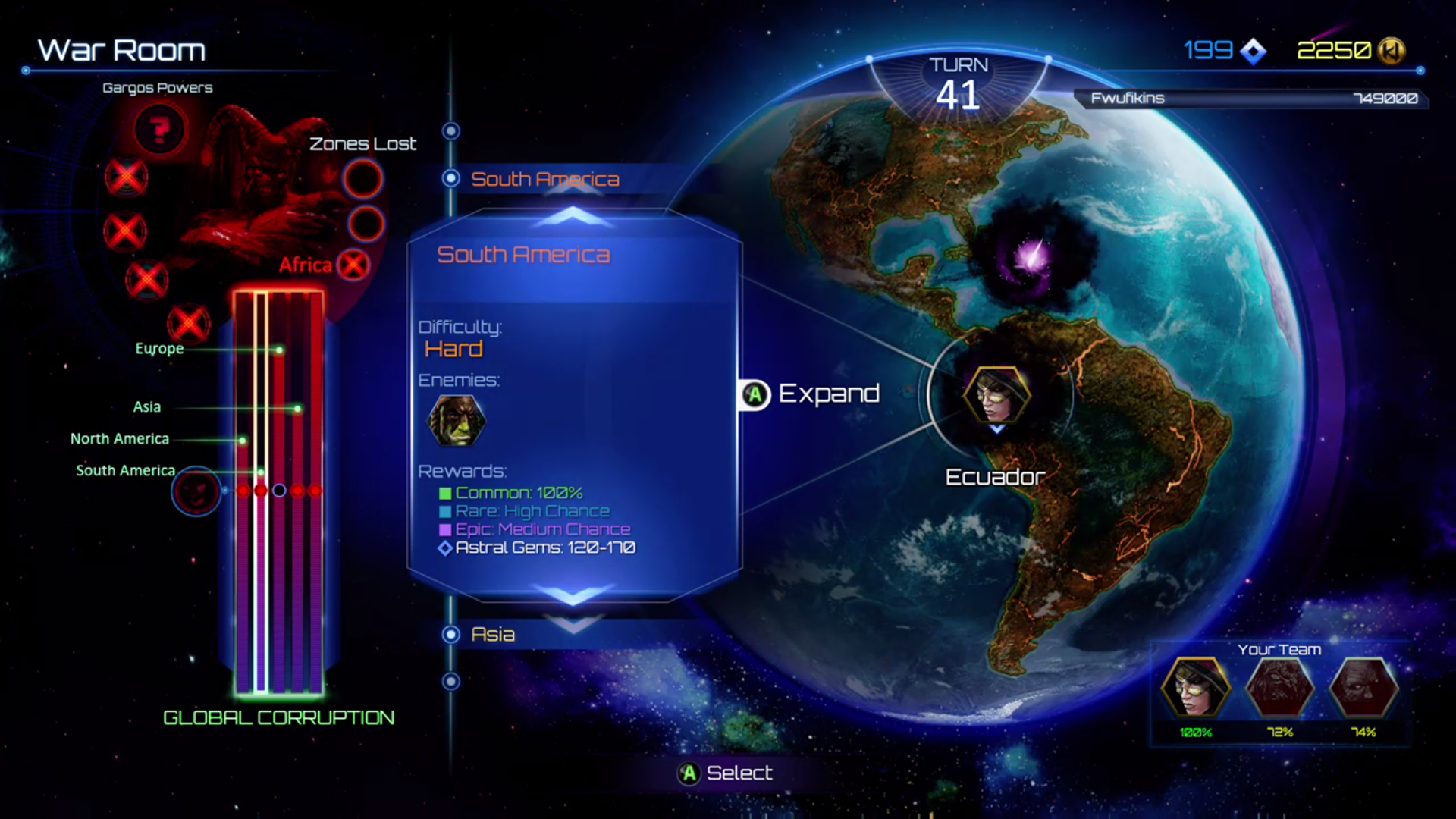The width and height of the screenshot is (1456, 819).
Task: Select the 74% health team member portrait
Action: pos(1363,687)
